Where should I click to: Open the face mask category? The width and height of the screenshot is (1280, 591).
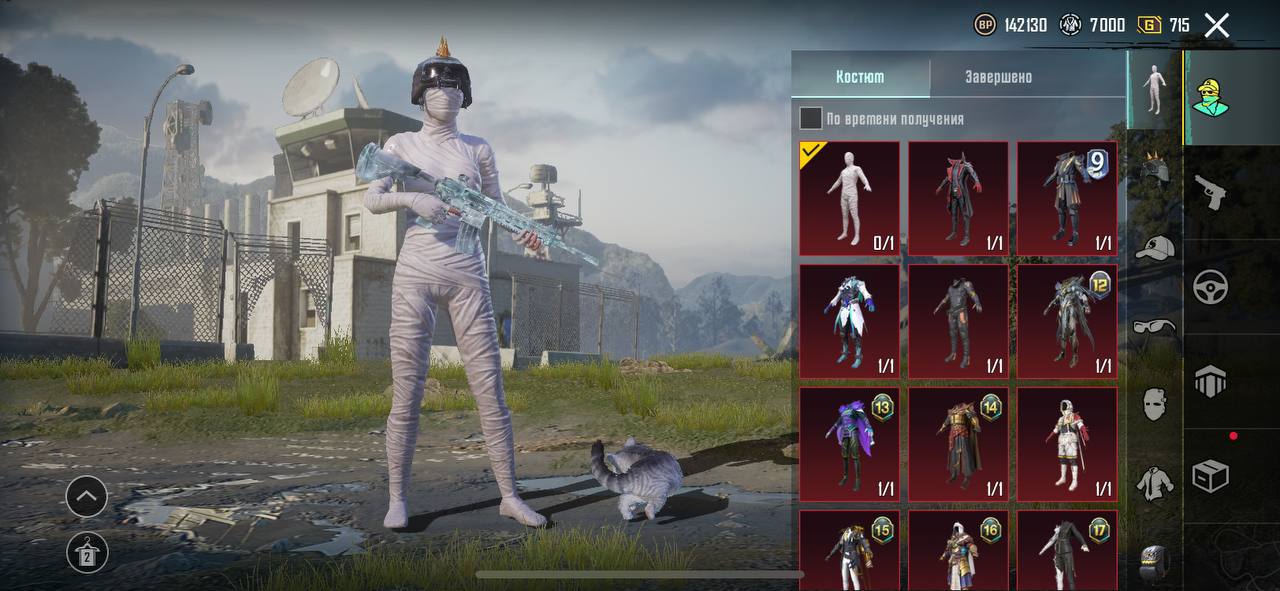tap(1155, 404)
